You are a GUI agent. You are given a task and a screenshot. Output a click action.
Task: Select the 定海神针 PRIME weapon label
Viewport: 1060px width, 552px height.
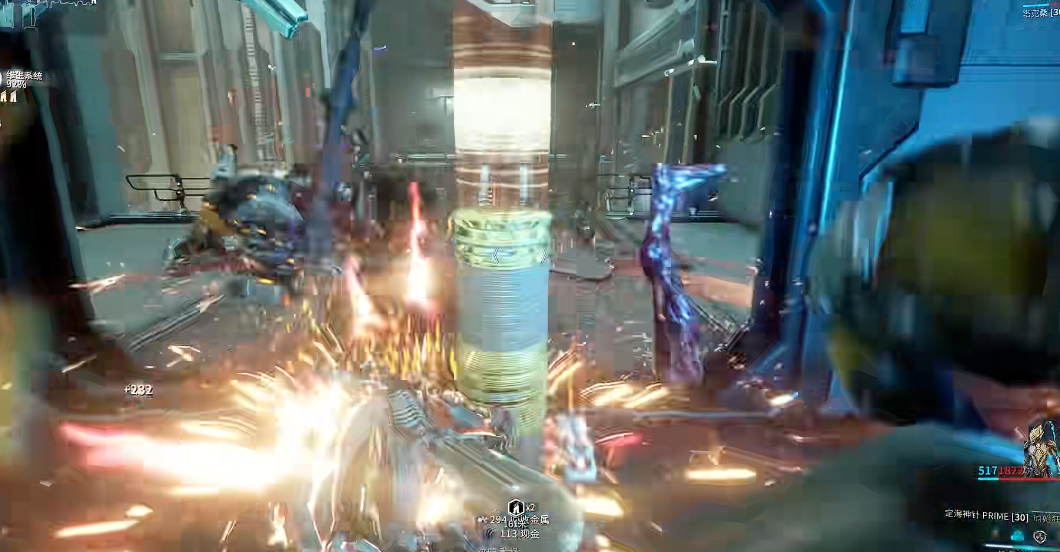click(x=985, y=514)
